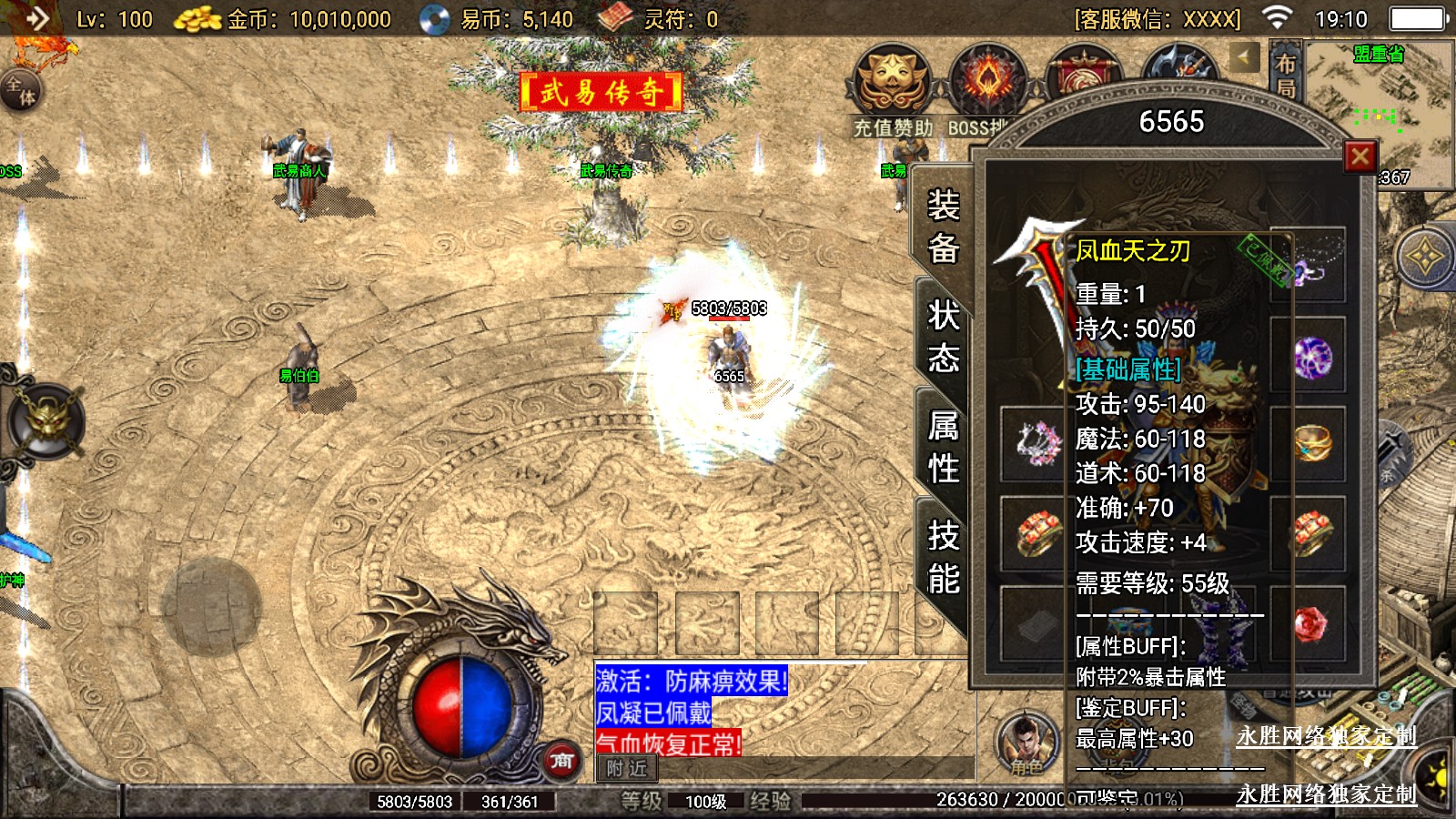Select the purple orb equipment slot
Image resolution: width=1456 pixels, height=819 pixels.
(1310, 357)
